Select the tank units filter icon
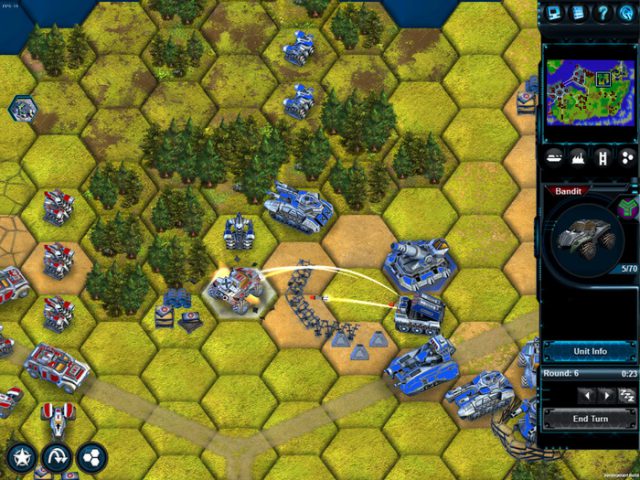Image resolution: width=640 pixels, height=480 pixels. pyautogui.click(x=555, y=157)
